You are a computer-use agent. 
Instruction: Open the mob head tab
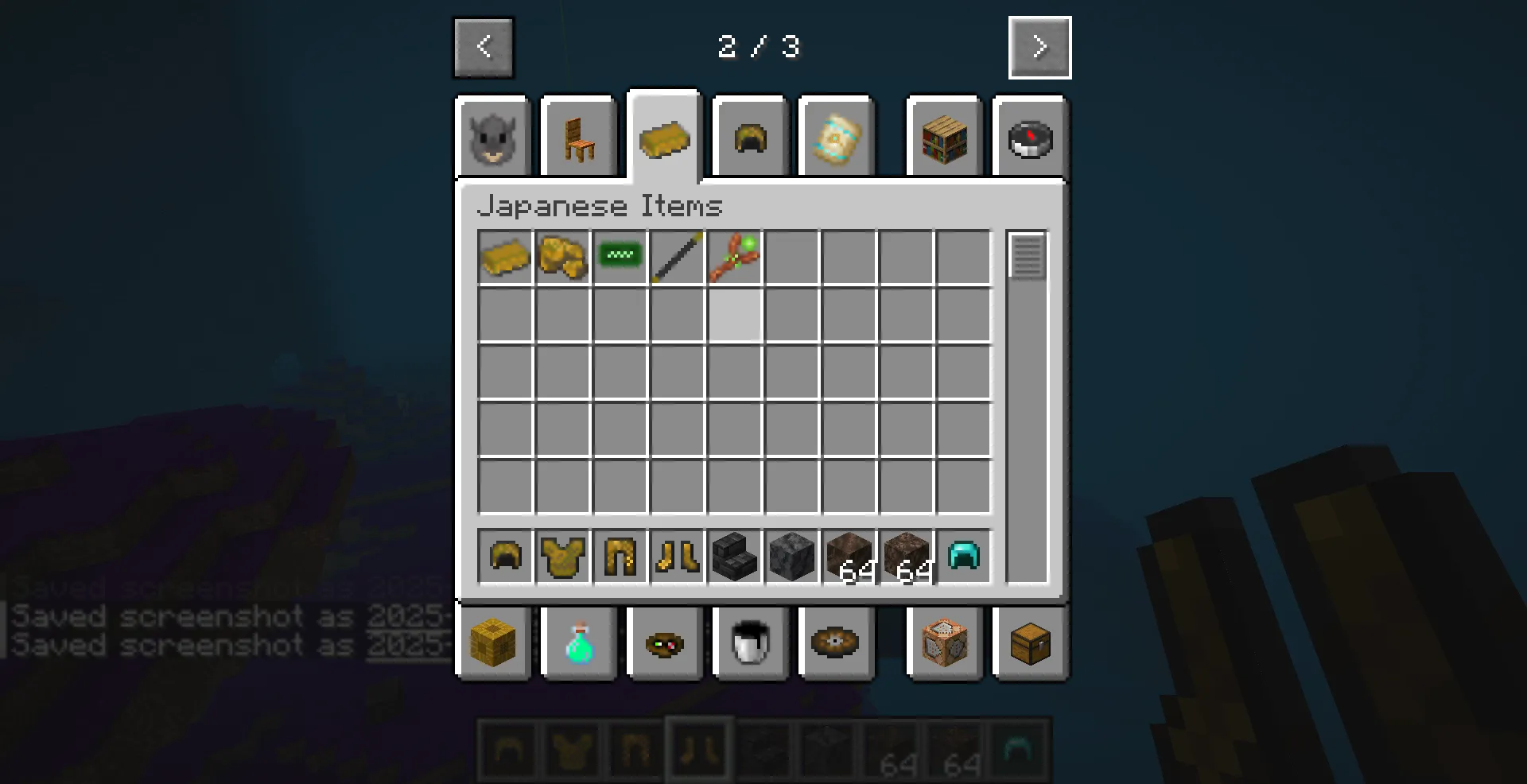pyautogui.click(x=492, y=137)
